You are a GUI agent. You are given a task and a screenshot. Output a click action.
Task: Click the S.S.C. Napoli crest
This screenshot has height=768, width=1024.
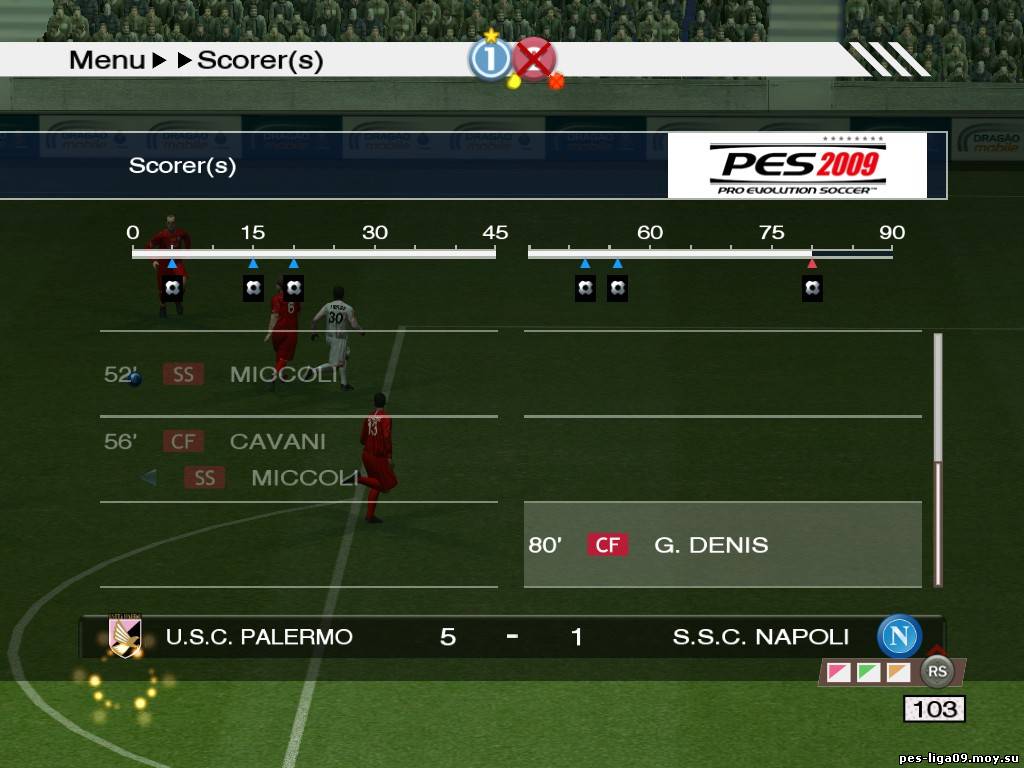coord(899,636)
